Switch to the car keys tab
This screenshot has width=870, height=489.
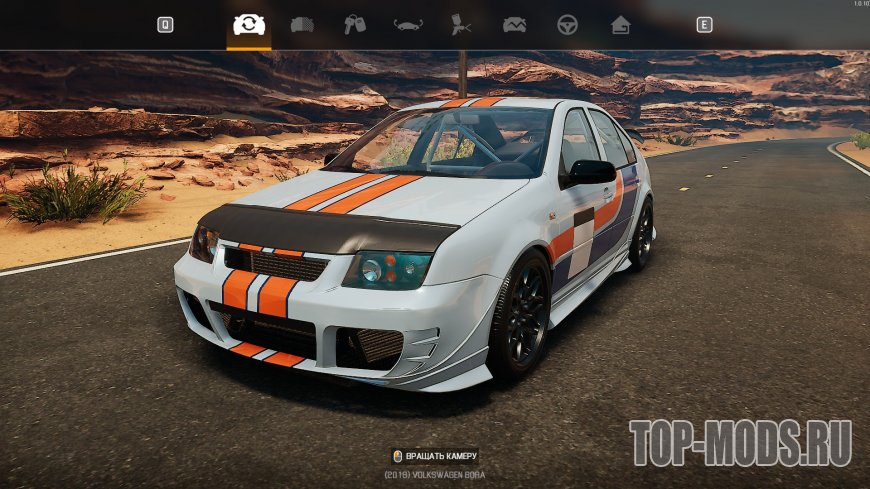pyautogui.click(x=355, y=25)
